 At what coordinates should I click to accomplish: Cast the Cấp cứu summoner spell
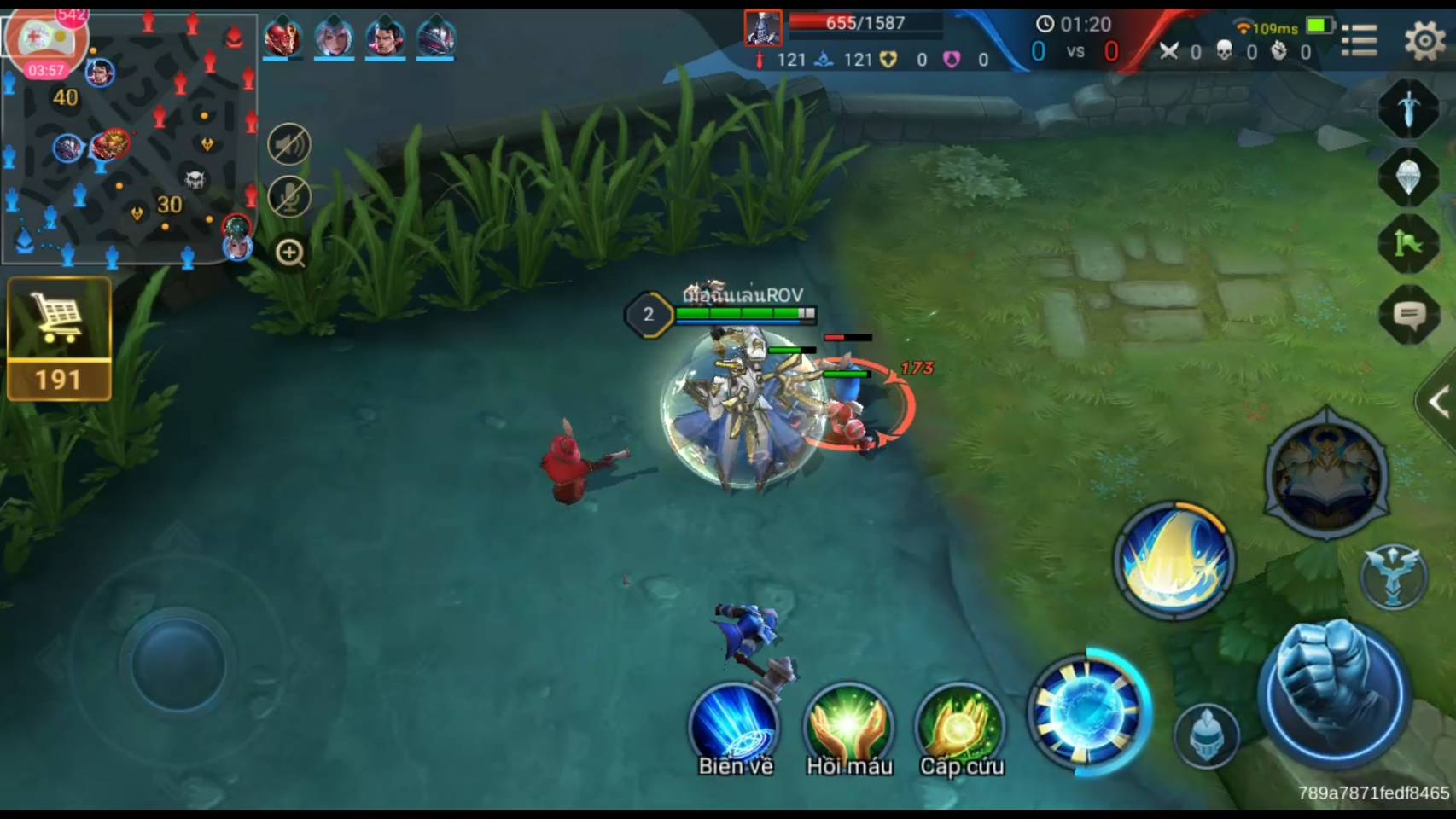961,727
